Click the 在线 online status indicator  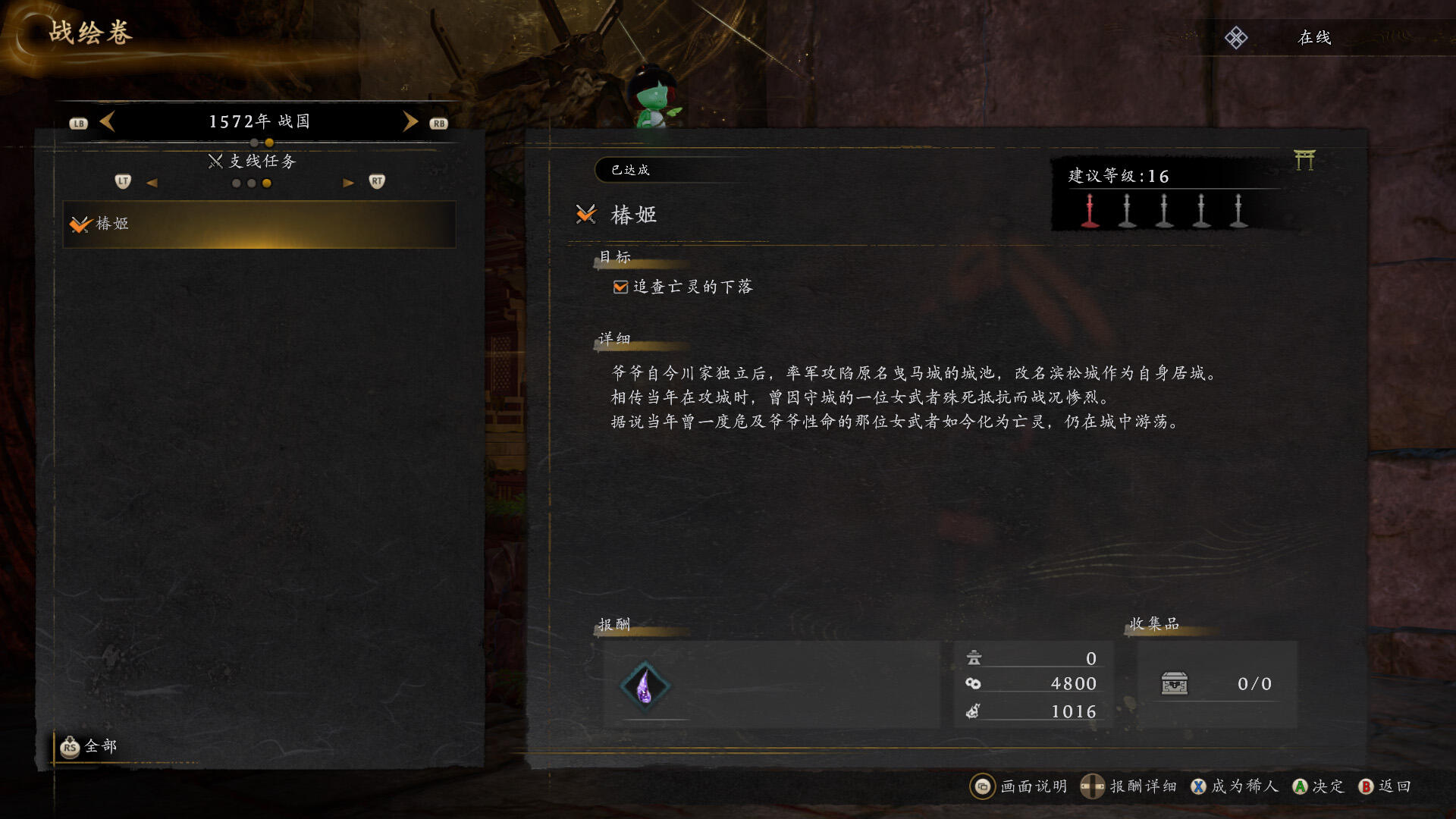1314,38
